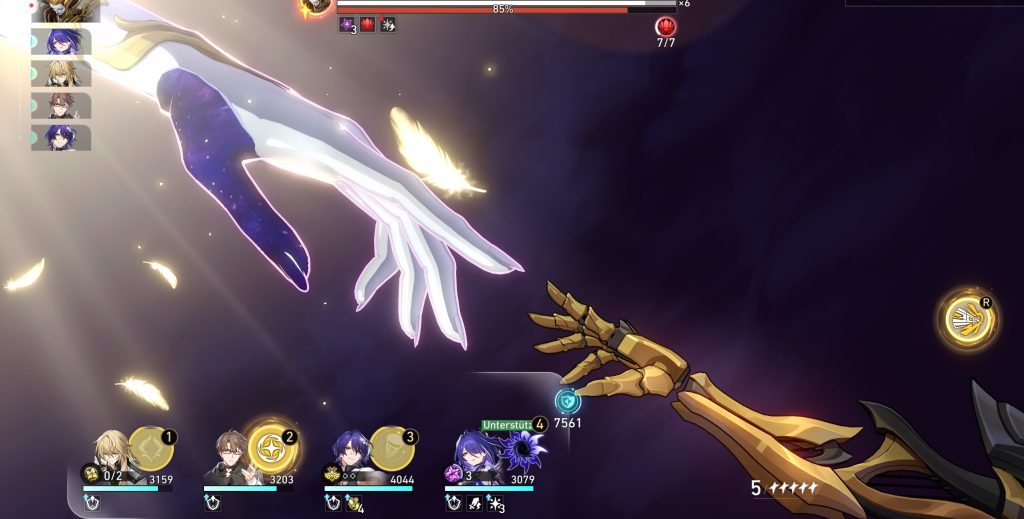Trigger the blonde character's ultimate numbered 1

(x=151, y=445)
